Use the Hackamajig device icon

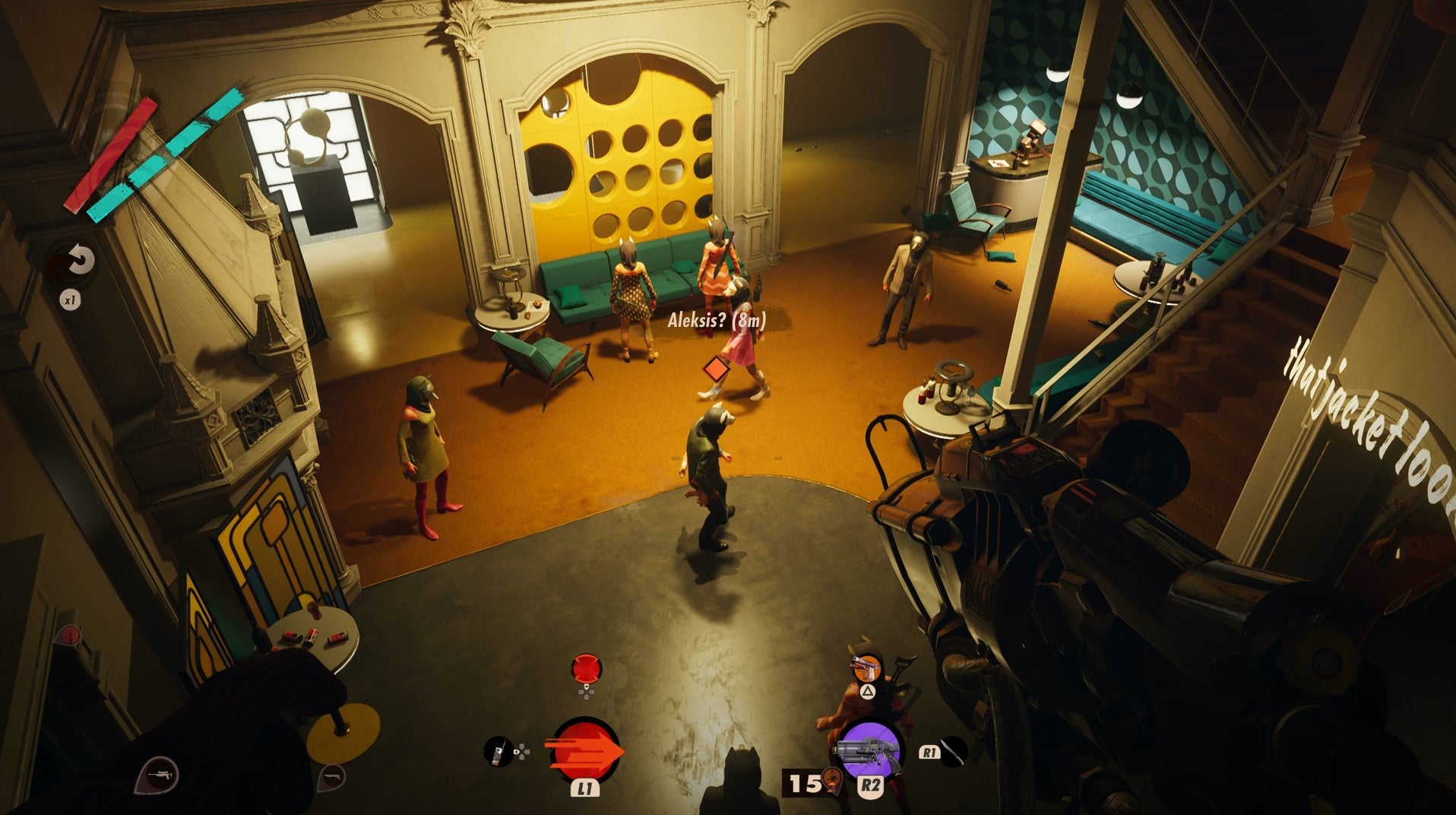499,752
